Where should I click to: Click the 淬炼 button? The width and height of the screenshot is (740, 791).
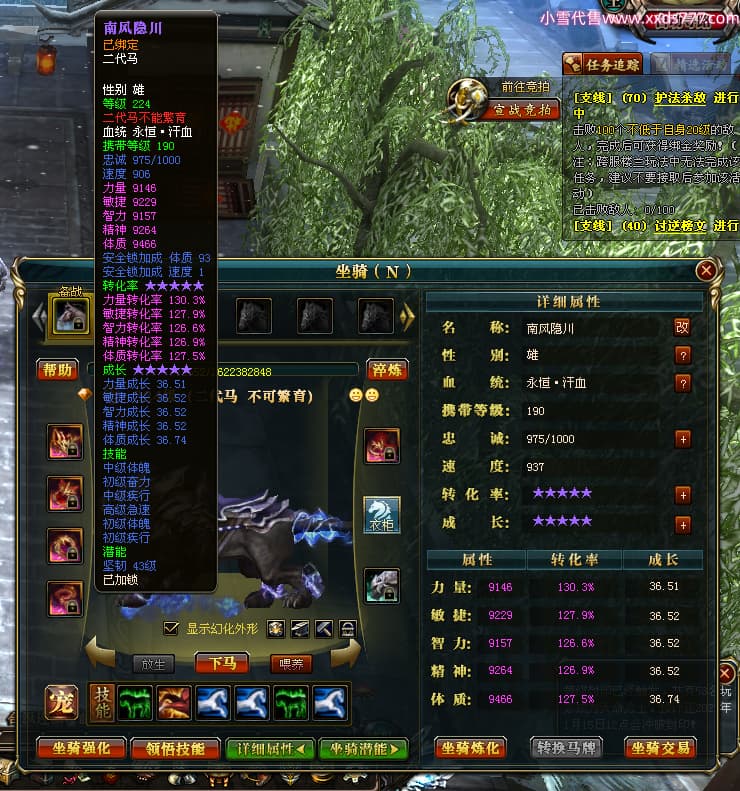pyautogui.click(x=386, y=370)
